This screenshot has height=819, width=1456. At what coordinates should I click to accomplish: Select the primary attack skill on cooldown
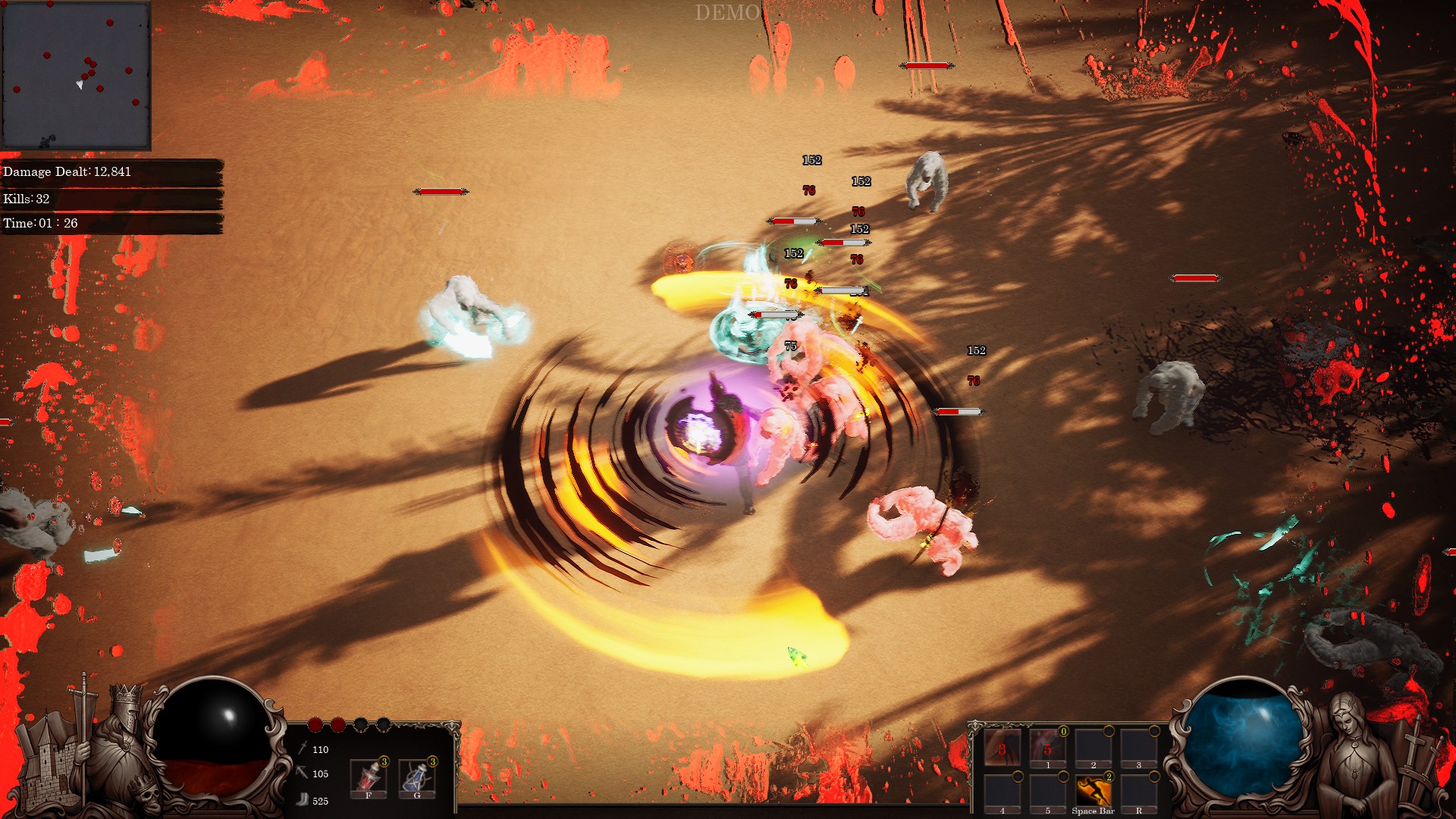[x=1002, y=746]
